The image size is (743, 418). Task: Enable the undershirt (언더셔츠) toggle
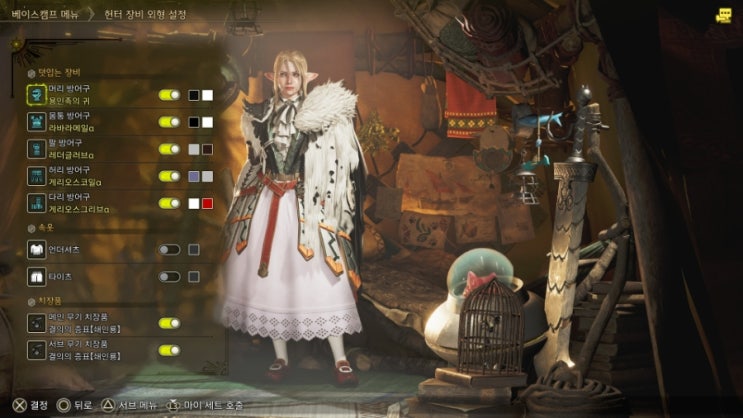click(169, 249)
